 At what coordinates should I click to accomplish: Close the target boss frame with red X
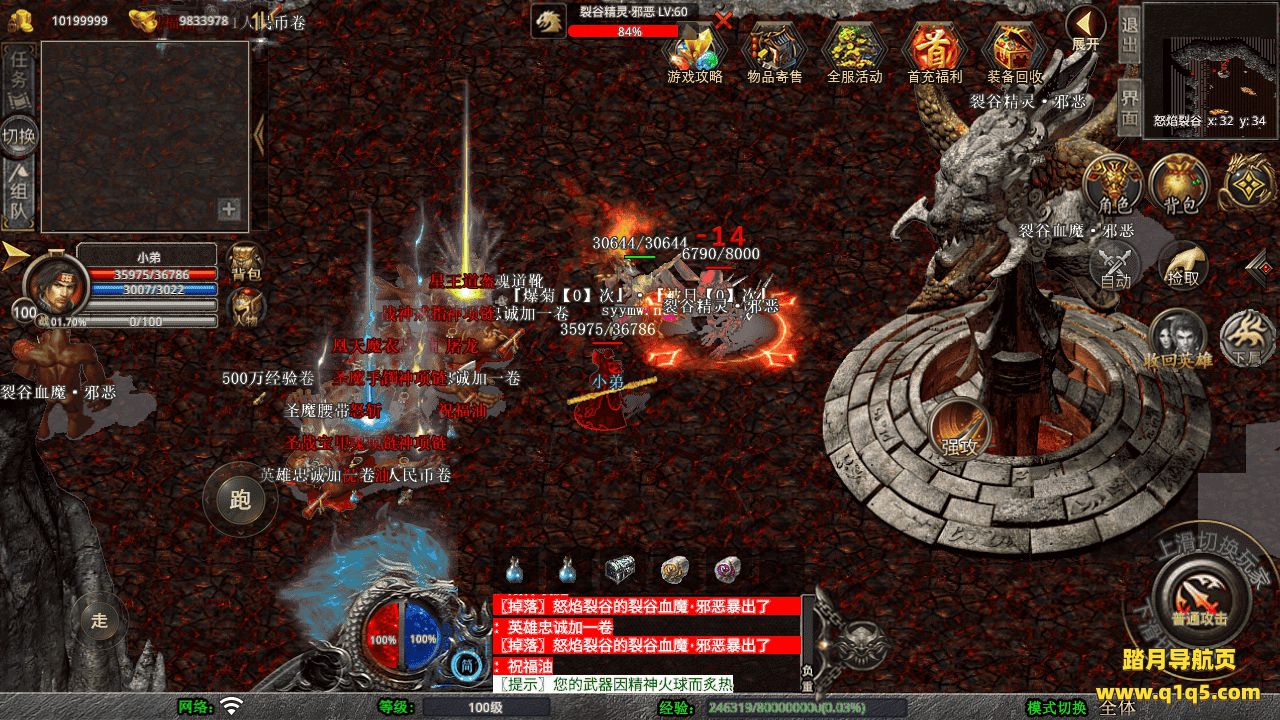click(723, 19)
